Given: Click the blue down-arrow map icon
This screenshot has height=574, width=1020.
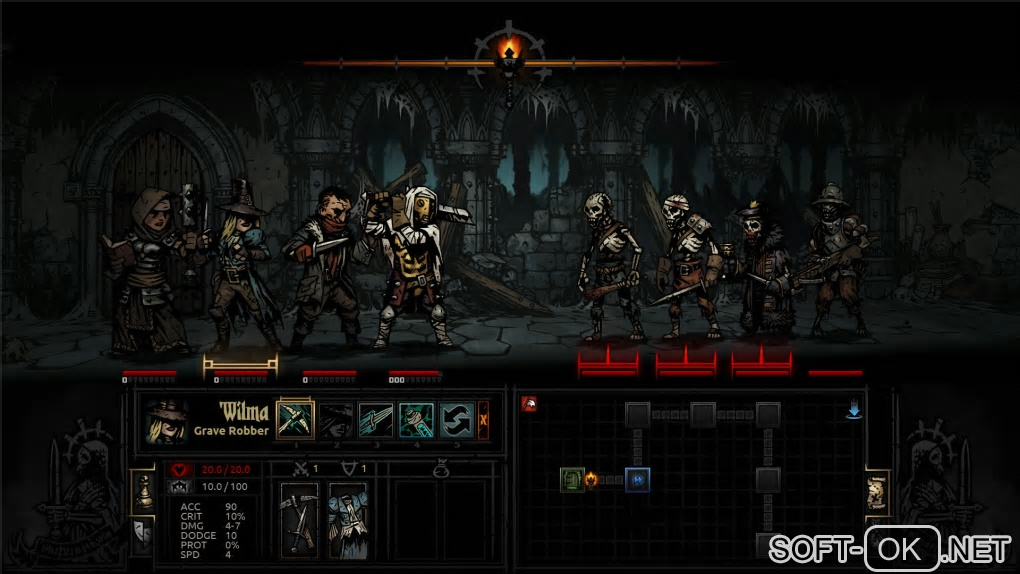Looking at the screenshot, I should click(x=854, y=410).
